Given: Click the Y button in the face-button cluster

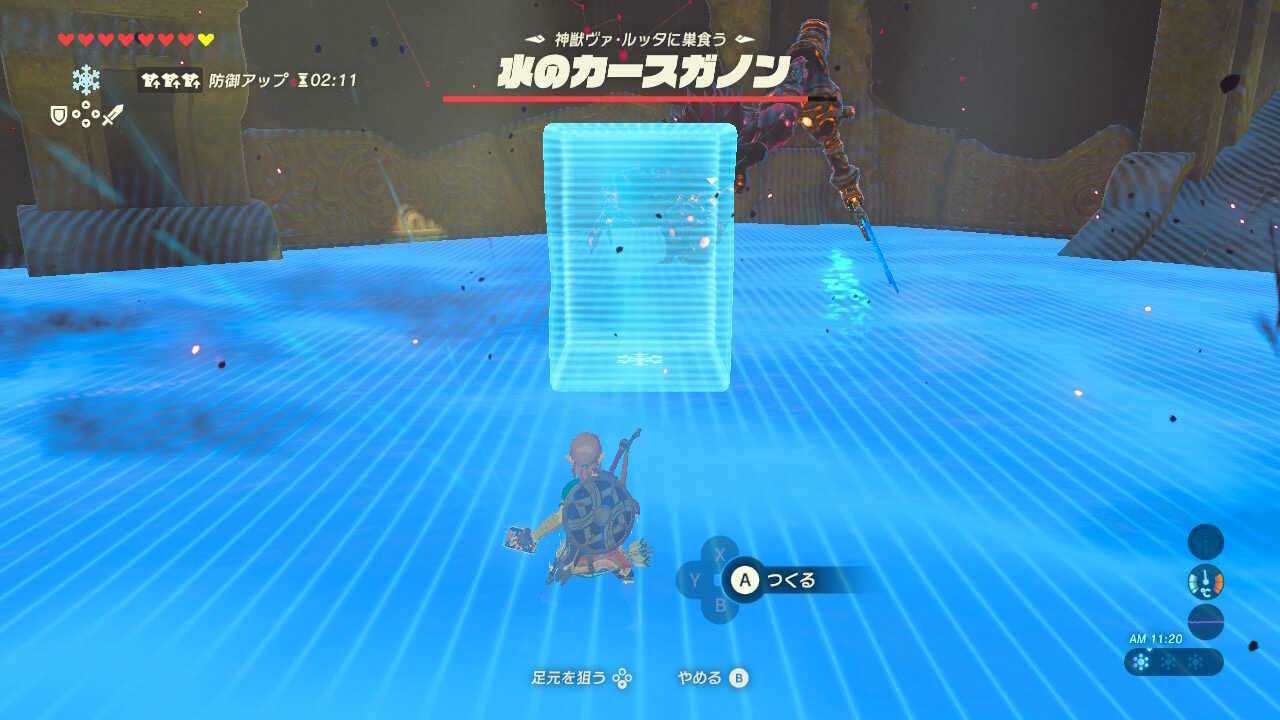Looking at the screenshot, I should click(694, 579).
